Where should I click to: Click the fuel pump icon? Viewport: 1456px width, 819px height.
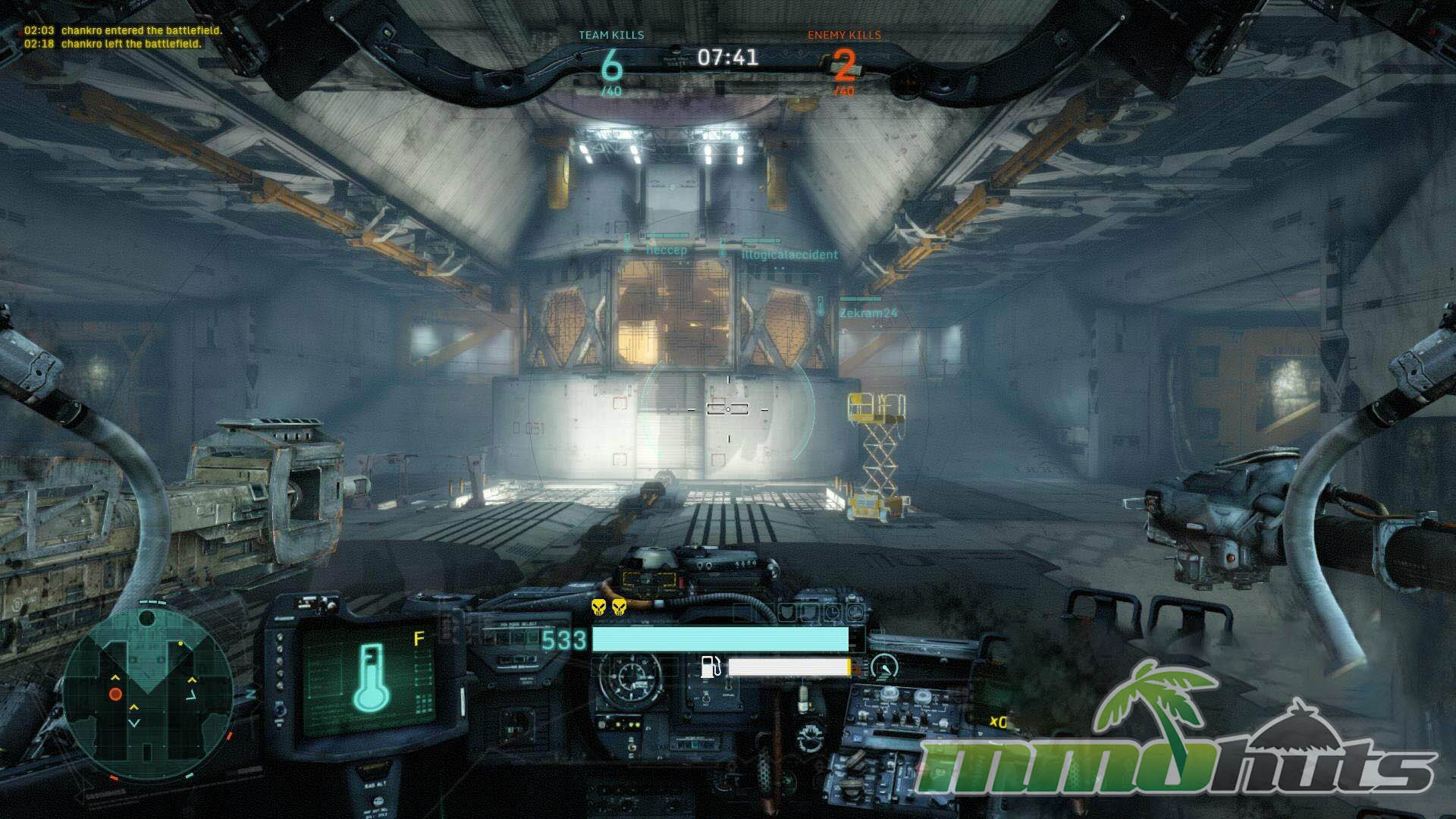711,667
